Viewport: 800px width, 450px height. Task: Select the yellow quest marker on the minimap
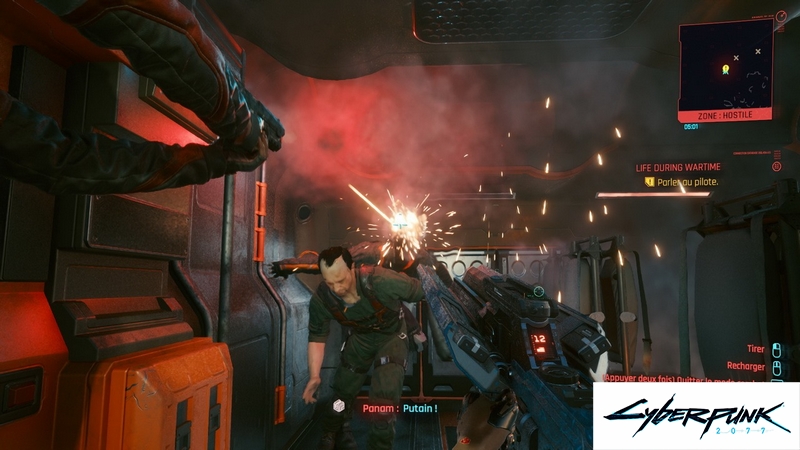(725, 69)
